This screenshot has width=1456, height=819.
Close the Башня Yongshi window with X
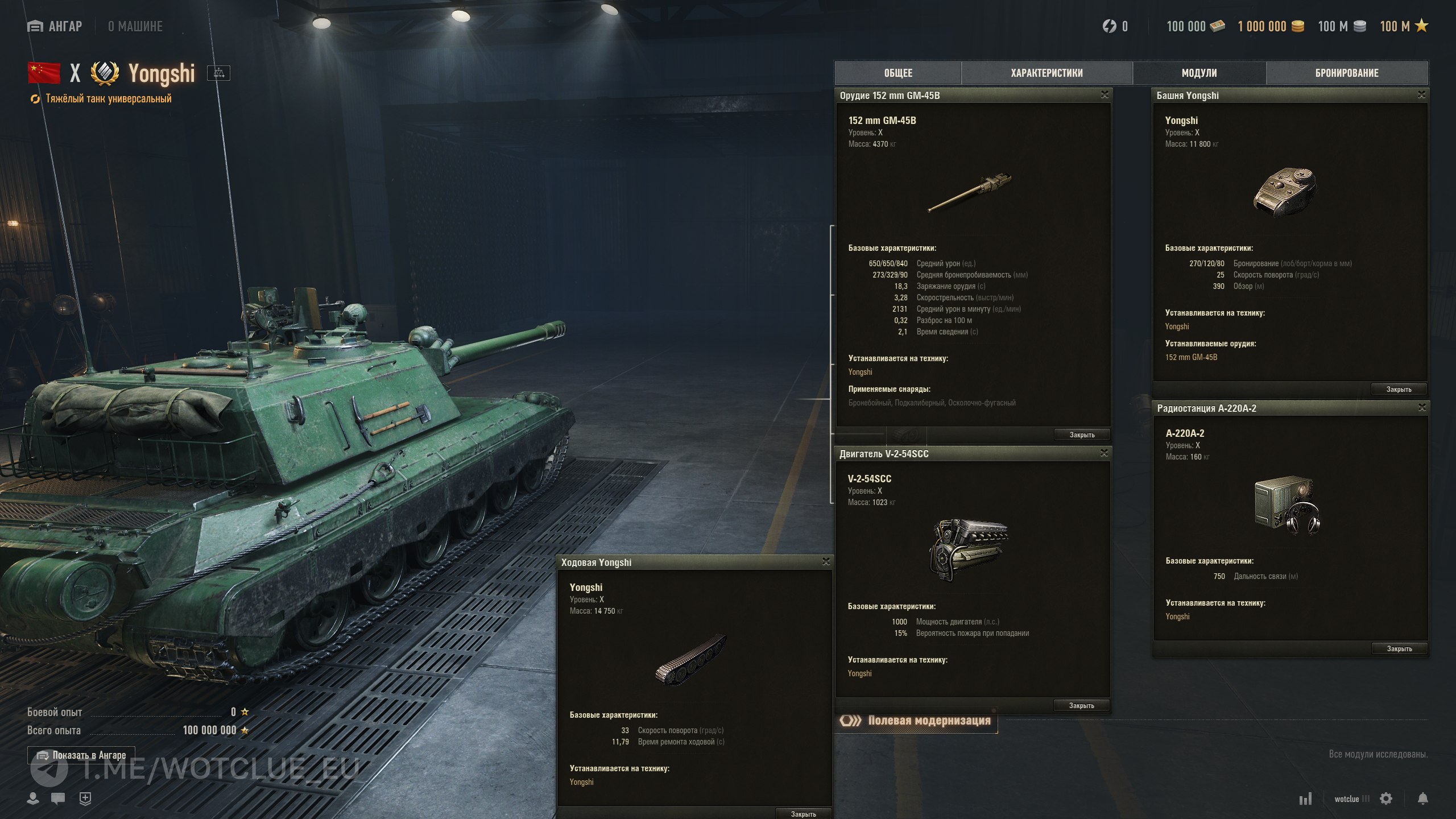pyautogui.click(x=1421, y=95)
